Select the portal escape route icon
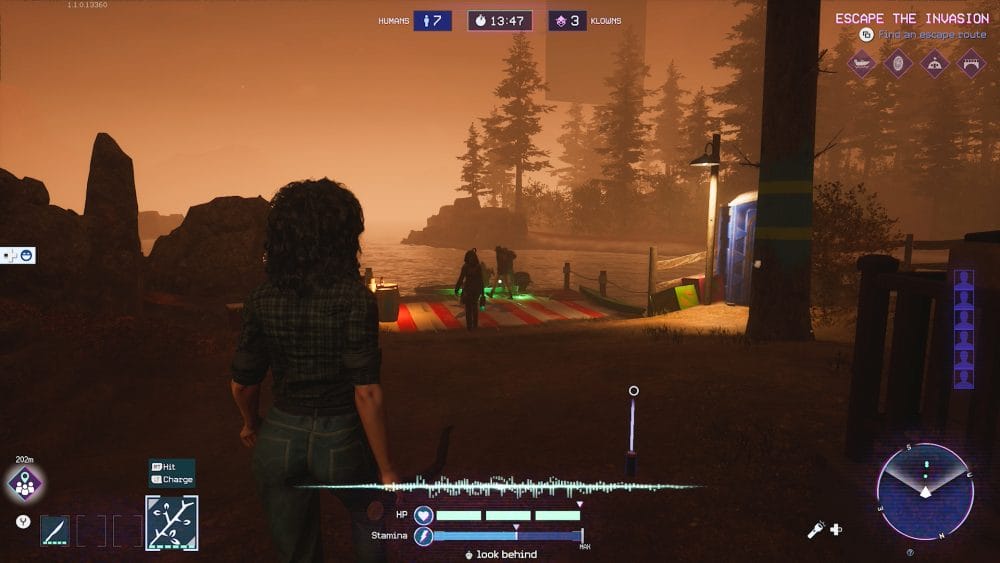Image resolution: width=1000 pixels, height=563 pixels. pyautogui.click(x=897, y=64)
